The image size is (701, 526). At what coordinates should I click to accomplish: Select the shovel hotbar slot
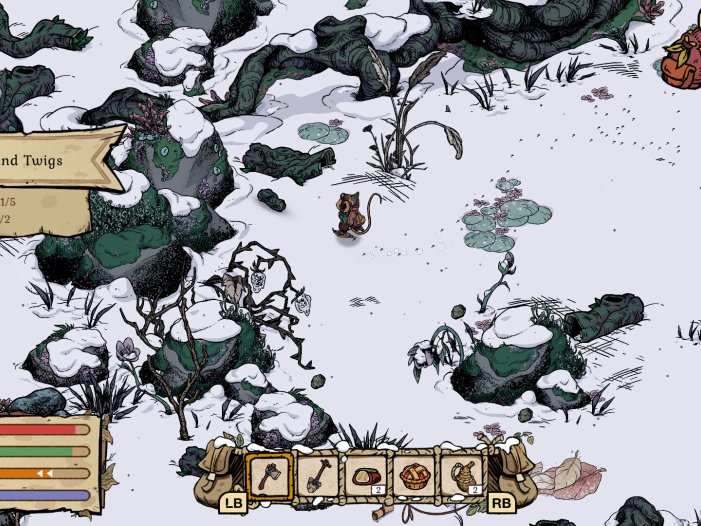(317, 476)
